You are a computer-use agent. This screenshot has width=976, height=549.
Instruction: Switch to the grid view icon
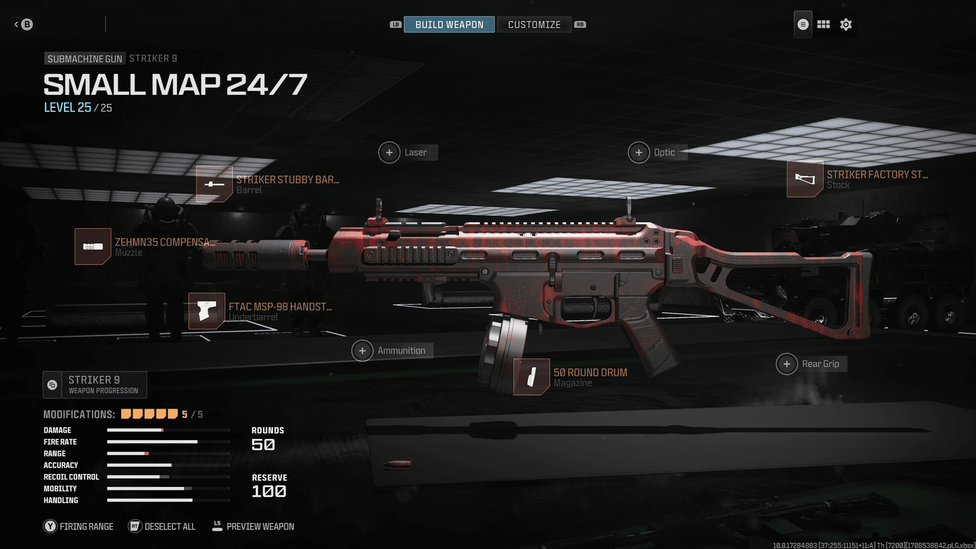(x=823, y=24)
